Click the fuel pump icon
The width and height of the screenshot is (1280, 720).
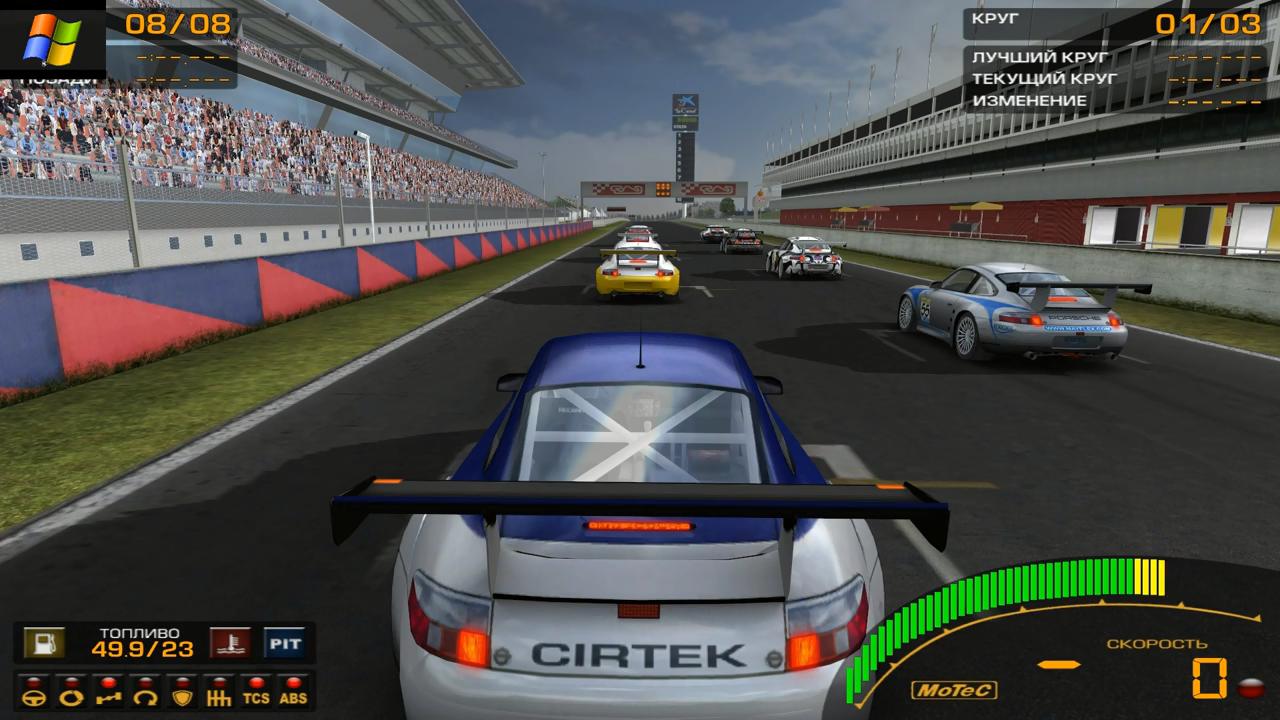tap(43, 642)
